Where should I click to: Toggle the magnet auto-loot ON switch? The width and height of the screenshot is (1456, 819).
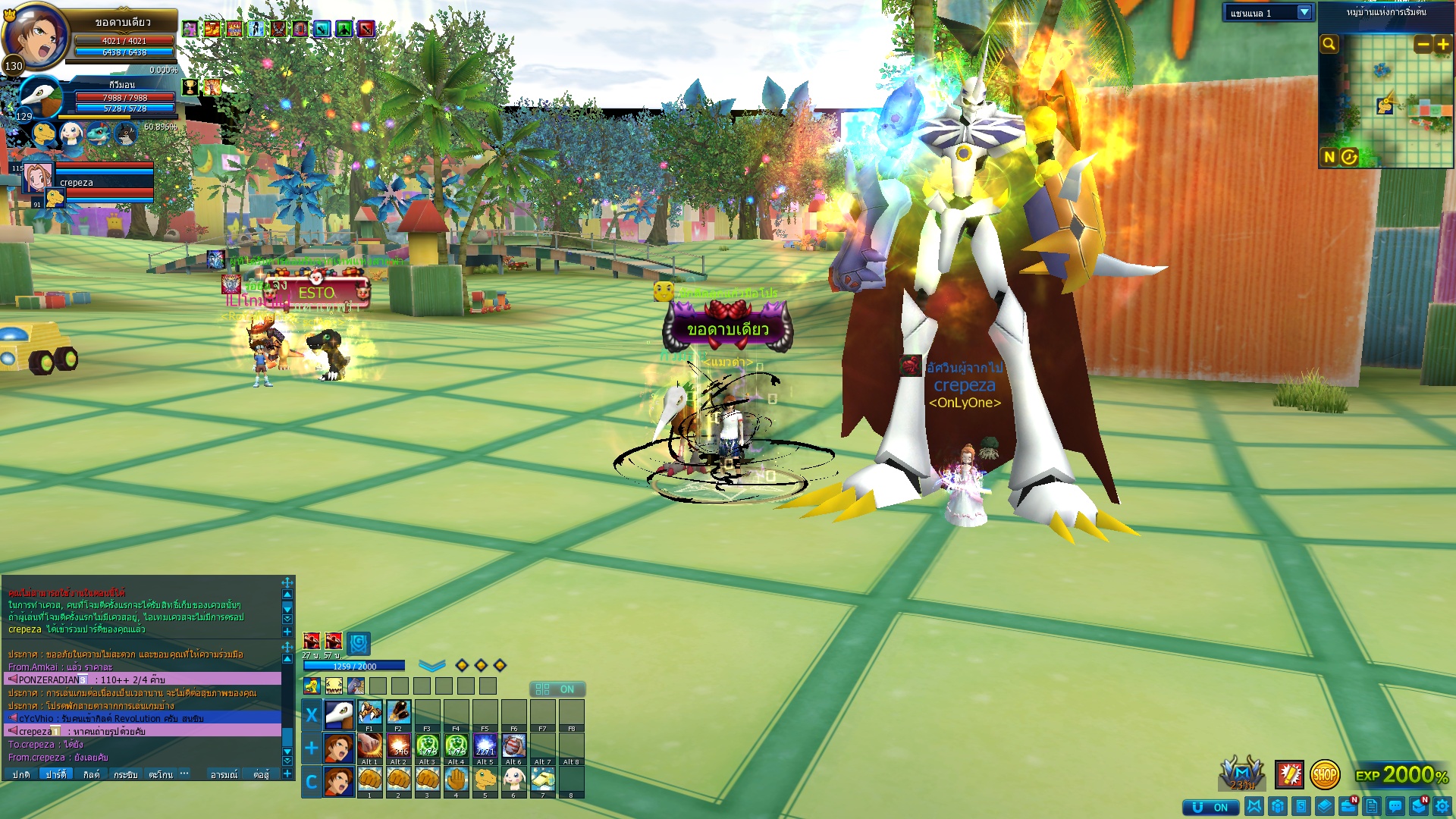(x=1211, y=807)
